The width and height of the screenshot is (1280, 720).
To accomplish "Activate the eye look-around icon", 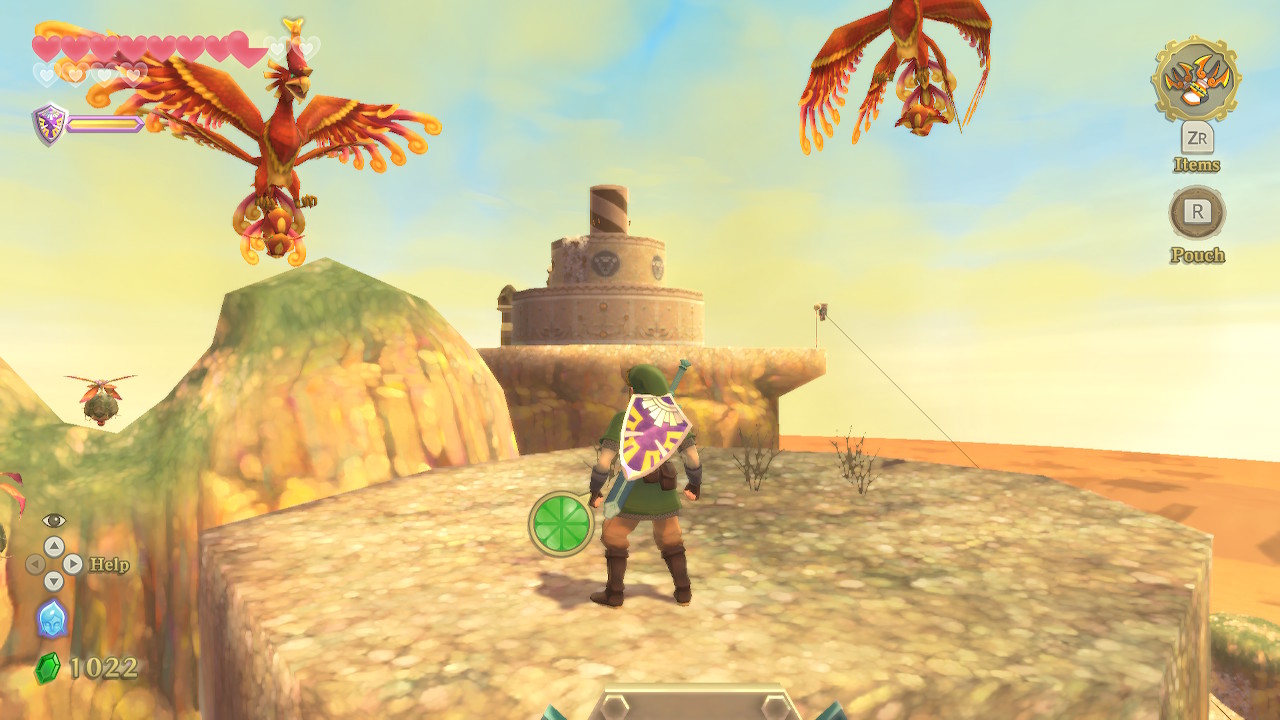I will click(x=54, y=521).
